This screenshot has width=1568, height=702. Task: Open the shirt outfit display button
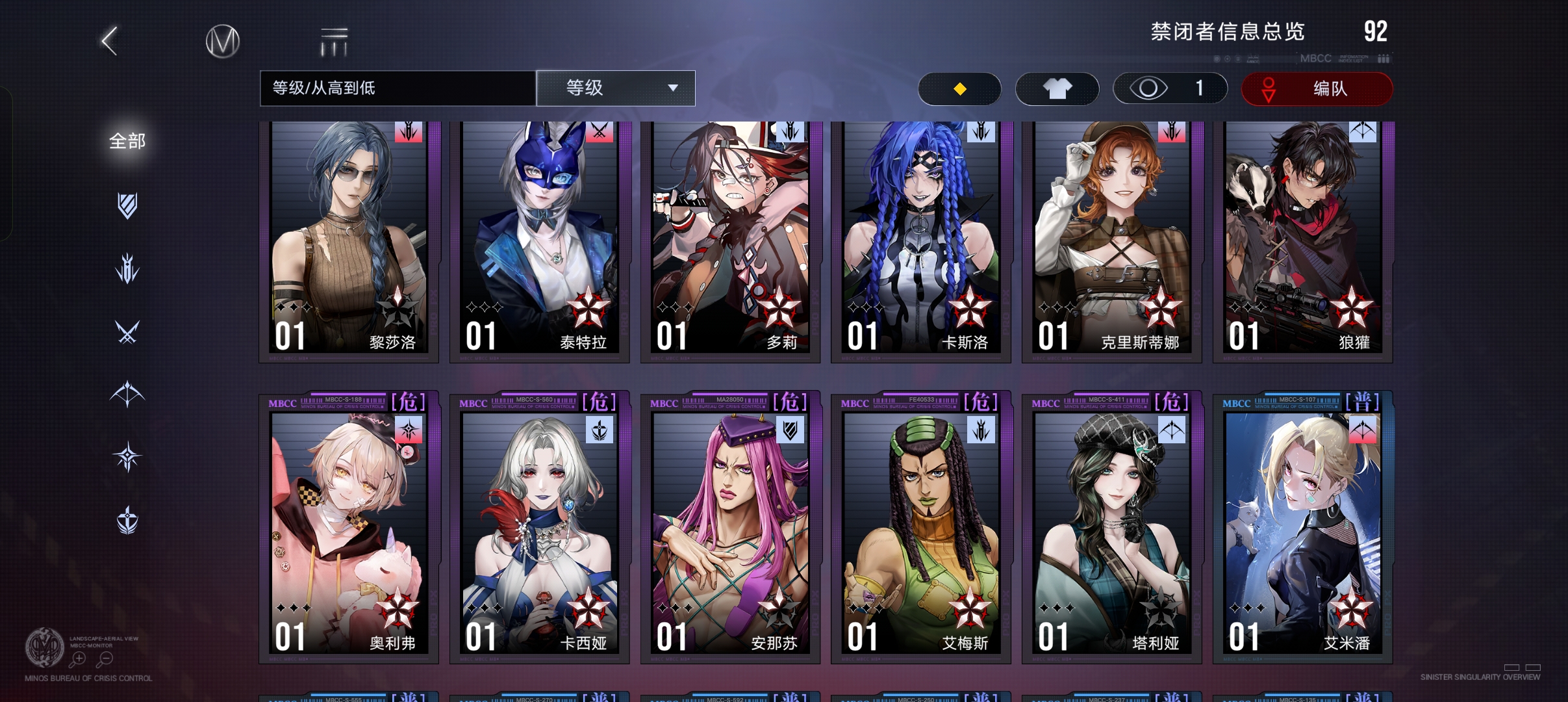tap(1057, 88)
